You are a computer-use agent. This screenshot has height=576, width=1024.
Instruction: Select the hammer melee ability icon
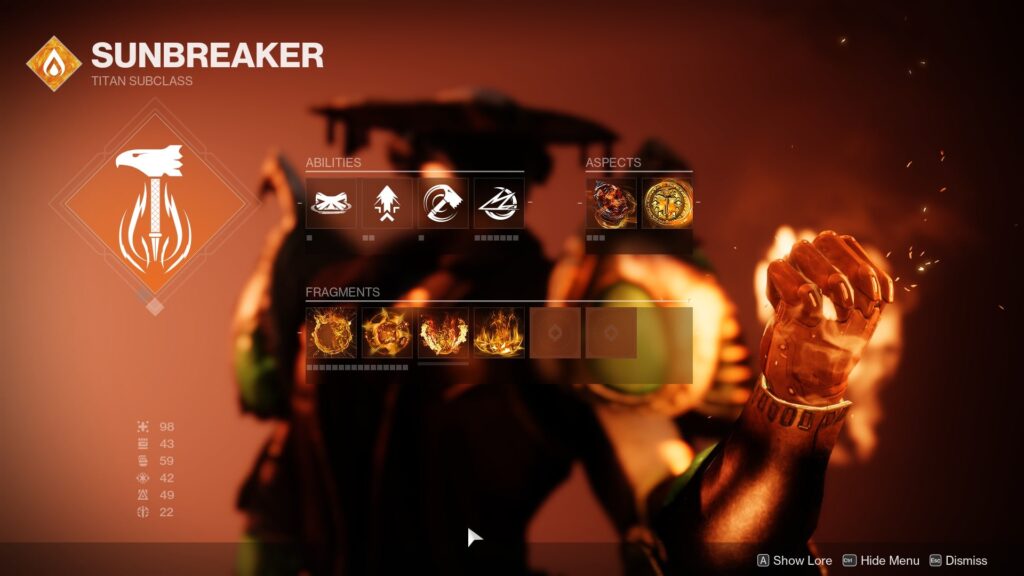(x=443, y=203)
